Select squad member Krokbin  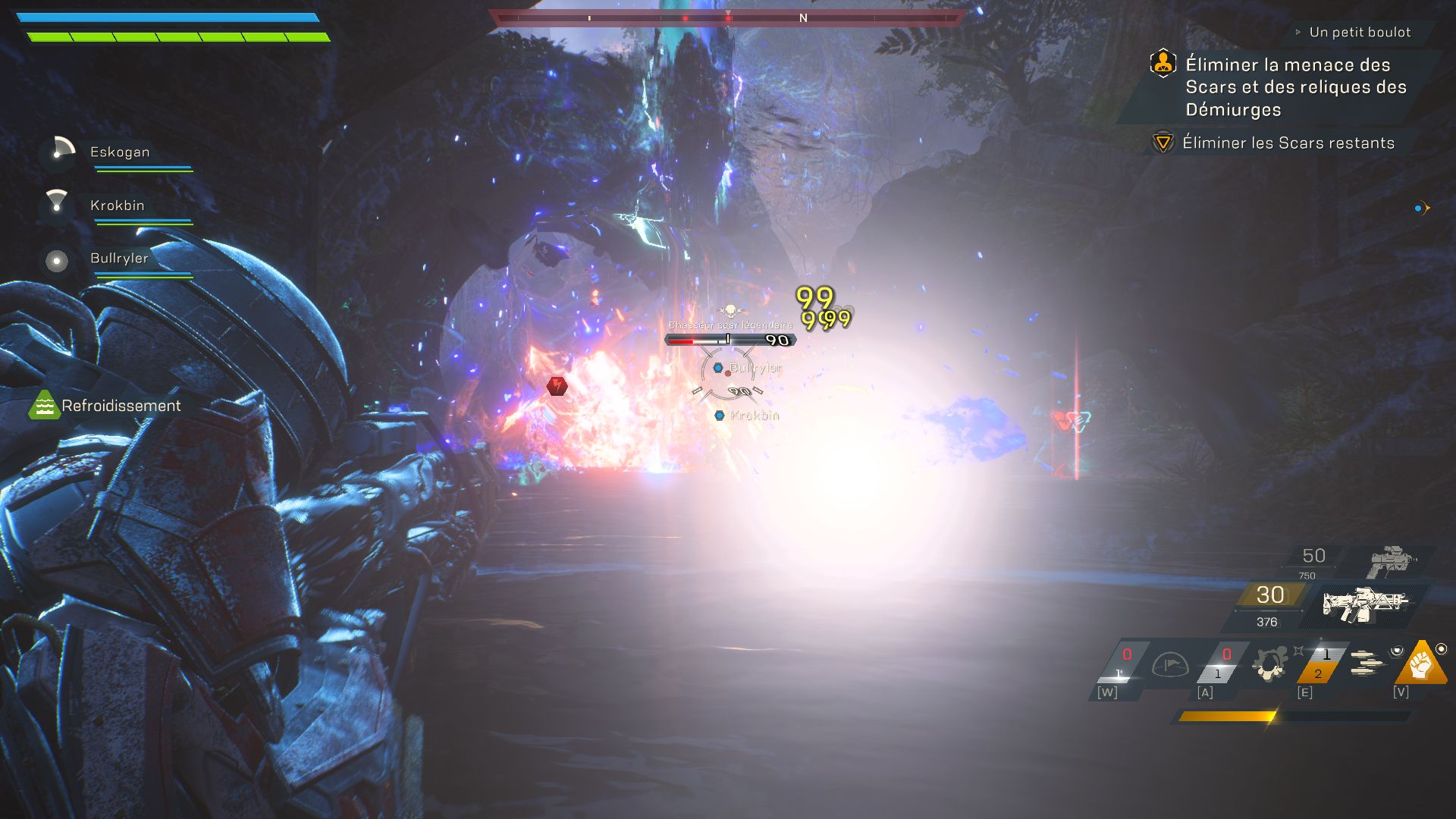[117, 206]
